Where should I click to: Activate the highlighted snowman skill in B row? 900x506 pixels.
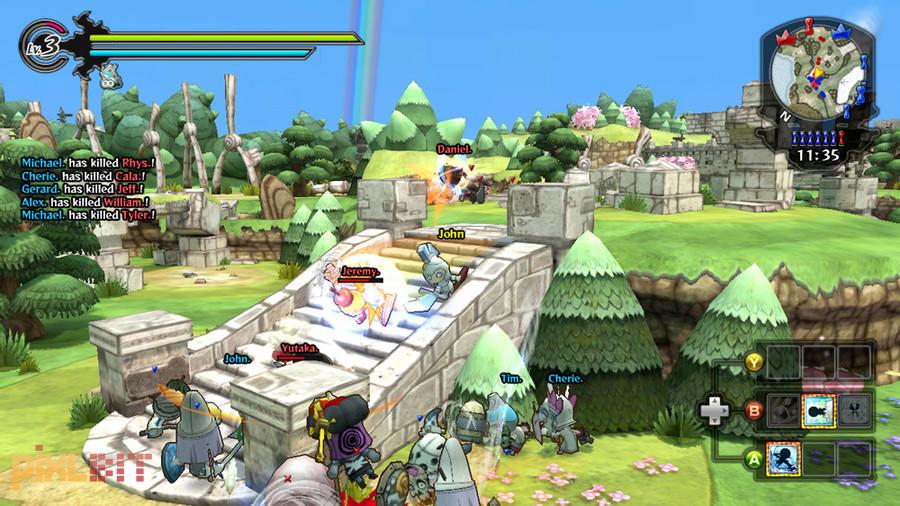pos(816,408)
